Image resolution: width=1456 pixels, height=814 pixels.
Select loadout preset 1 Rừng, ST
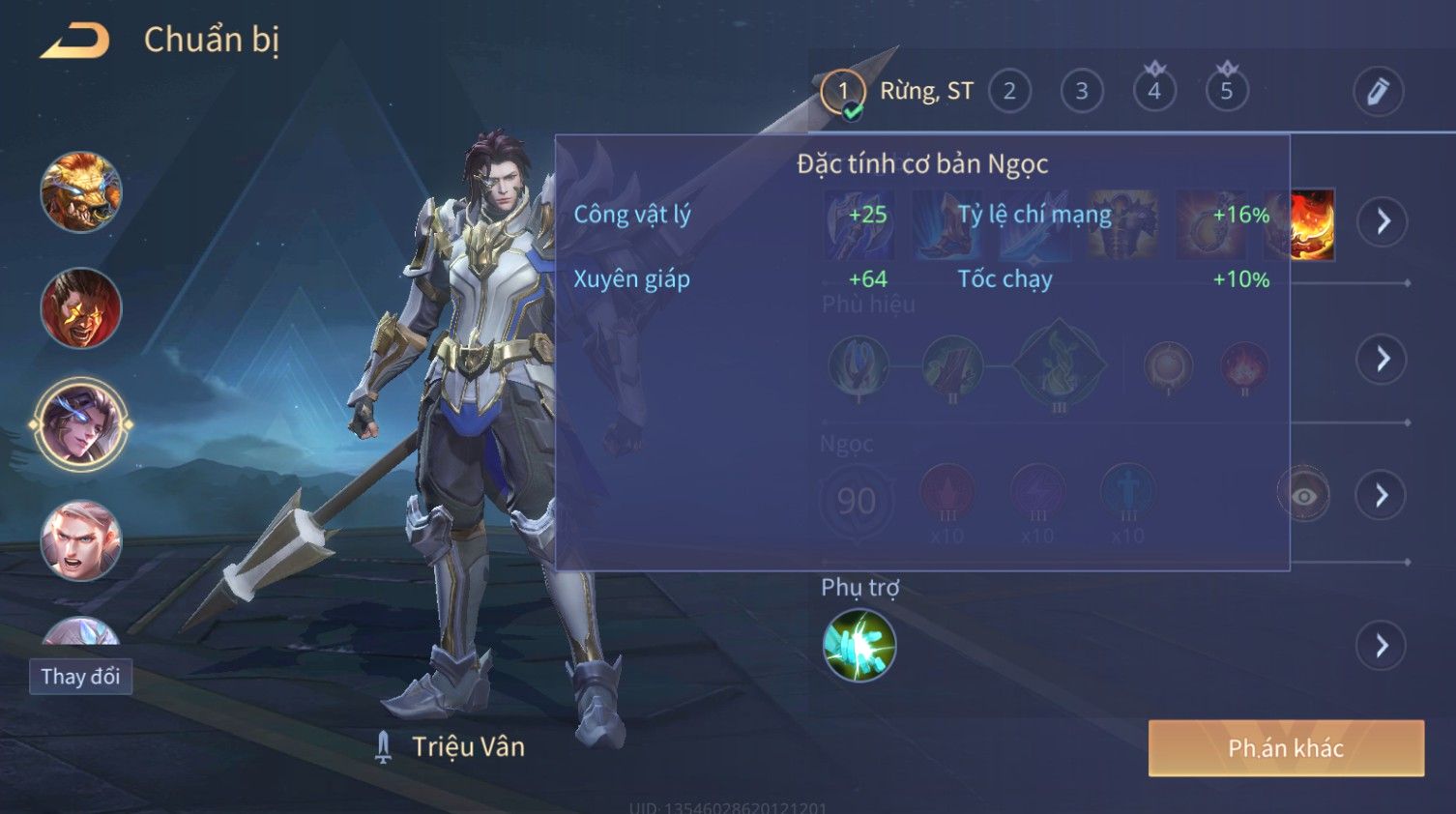point(843,92)
